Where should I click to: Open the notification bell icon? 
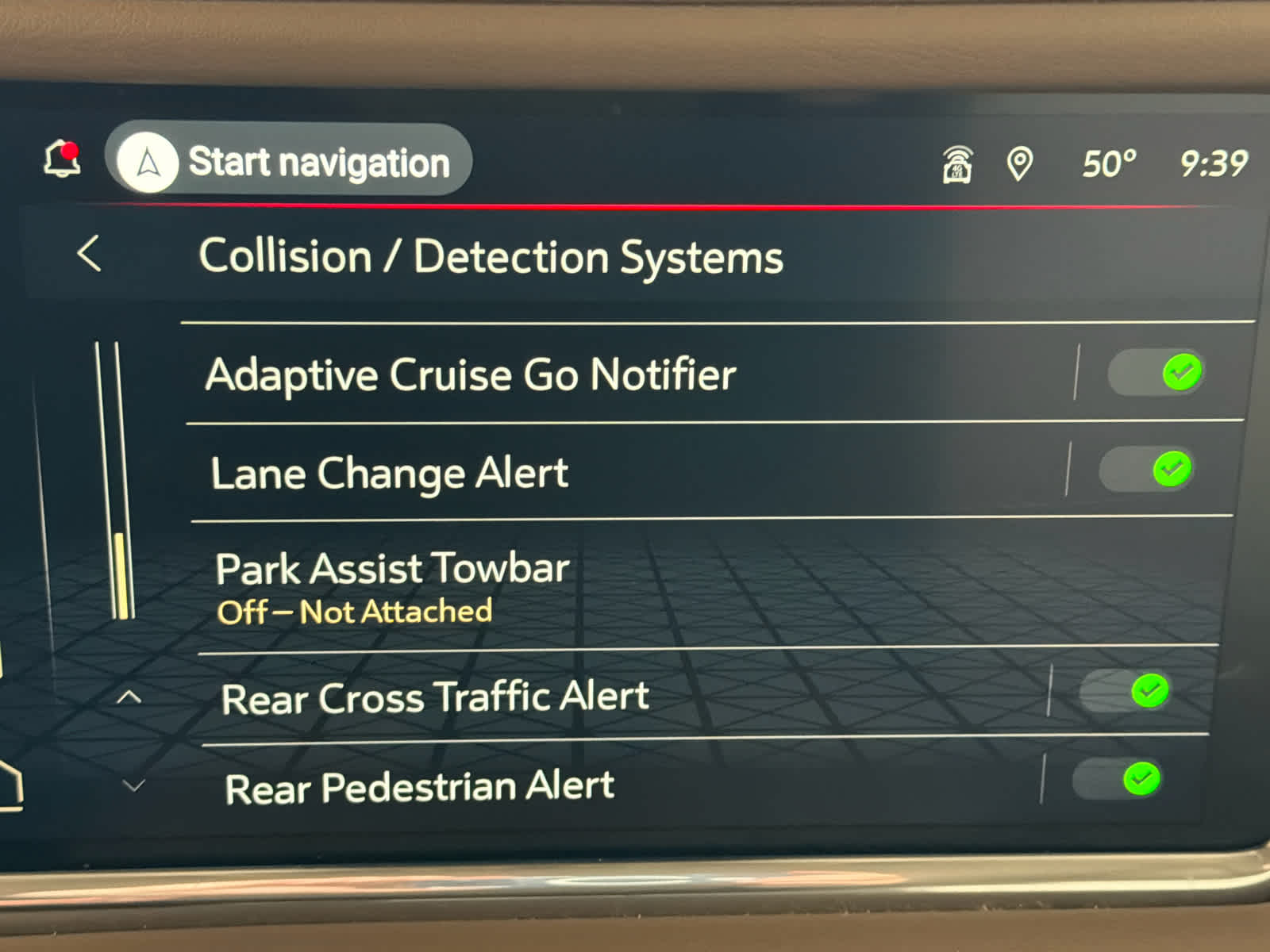[x=62, y=159]
